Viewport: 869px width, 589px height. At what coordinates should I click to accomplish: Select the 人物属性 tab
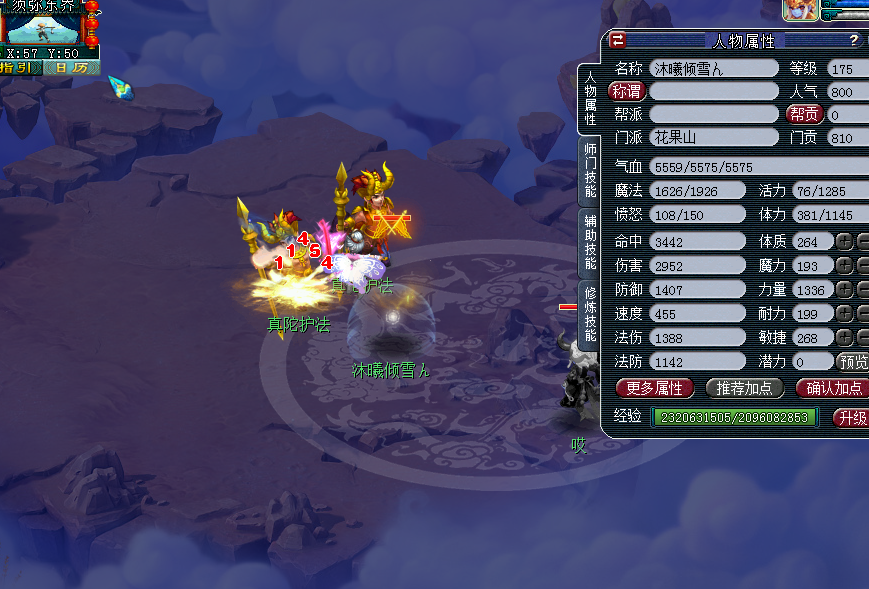tap(590, 97)
